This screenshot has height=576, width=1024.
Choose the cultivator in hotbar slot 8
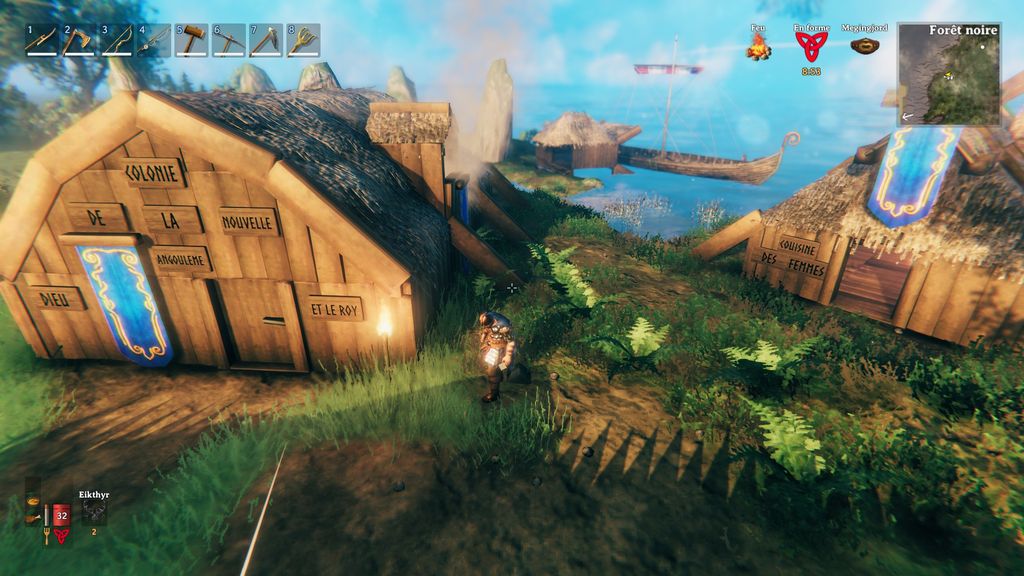tap(303, 41)
